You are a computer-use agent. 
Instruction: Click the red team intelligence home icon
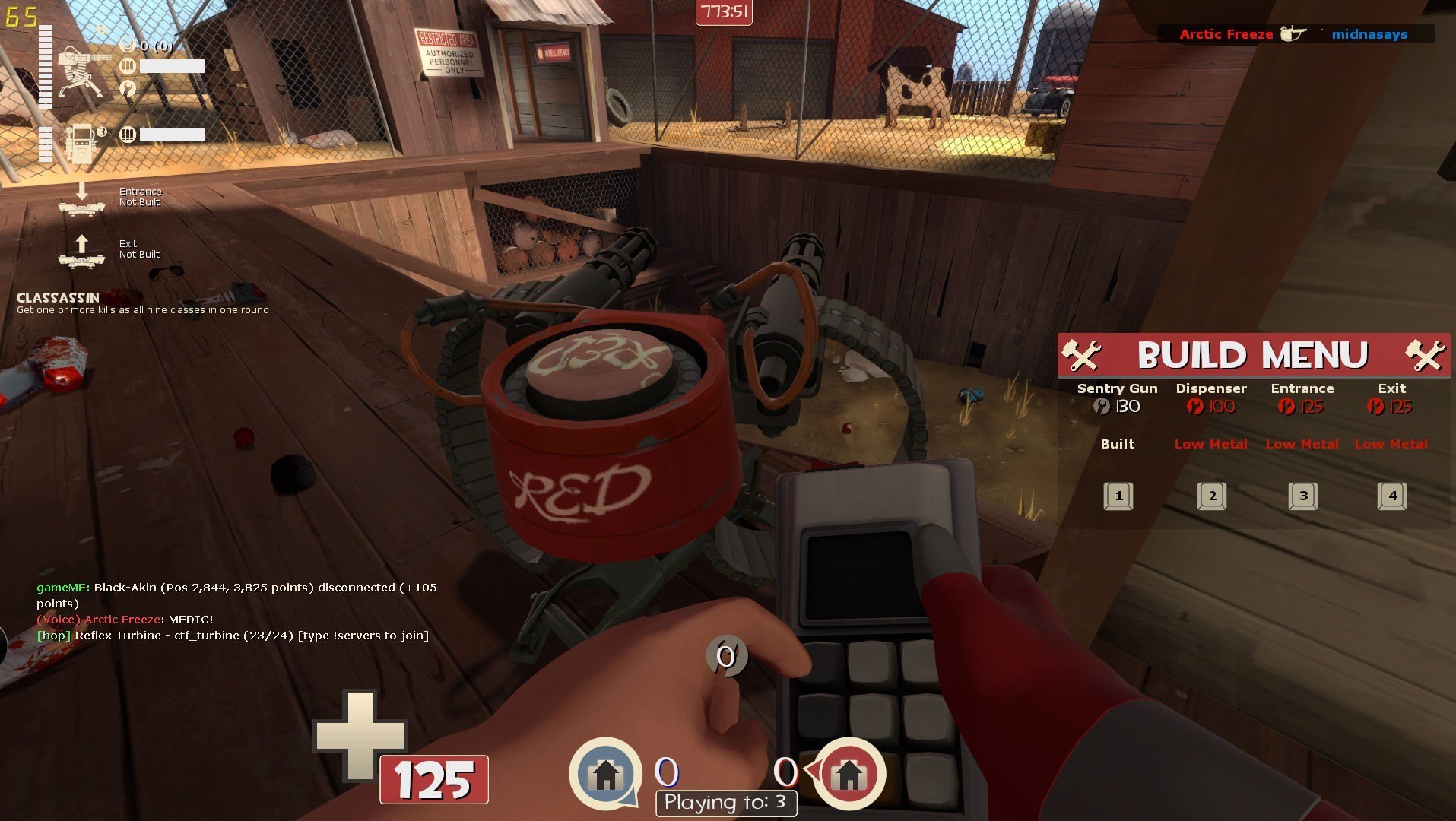pos(849,775)
